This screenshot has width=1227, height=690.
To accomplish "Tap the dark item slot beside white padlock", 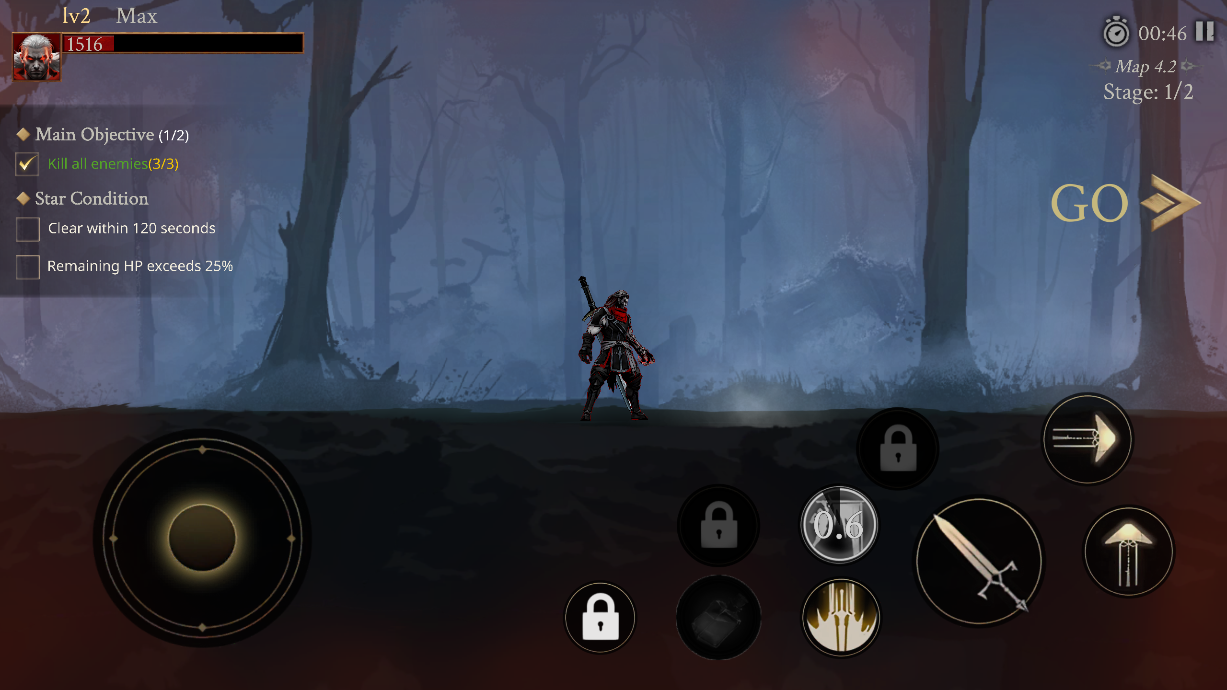I will (x=718, y=617).
